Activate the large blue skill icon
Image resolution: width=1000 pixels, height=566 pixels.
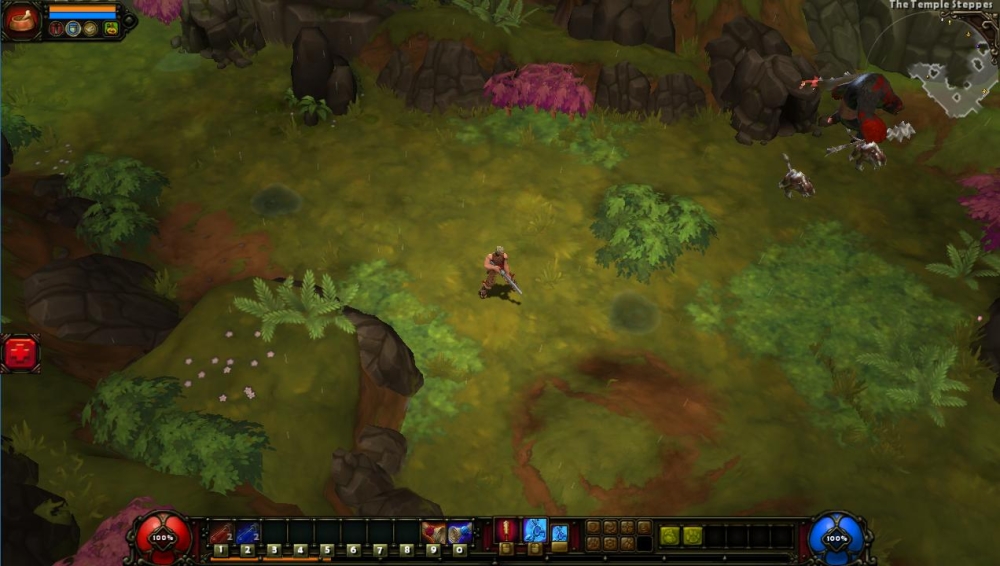click(535, 530)
